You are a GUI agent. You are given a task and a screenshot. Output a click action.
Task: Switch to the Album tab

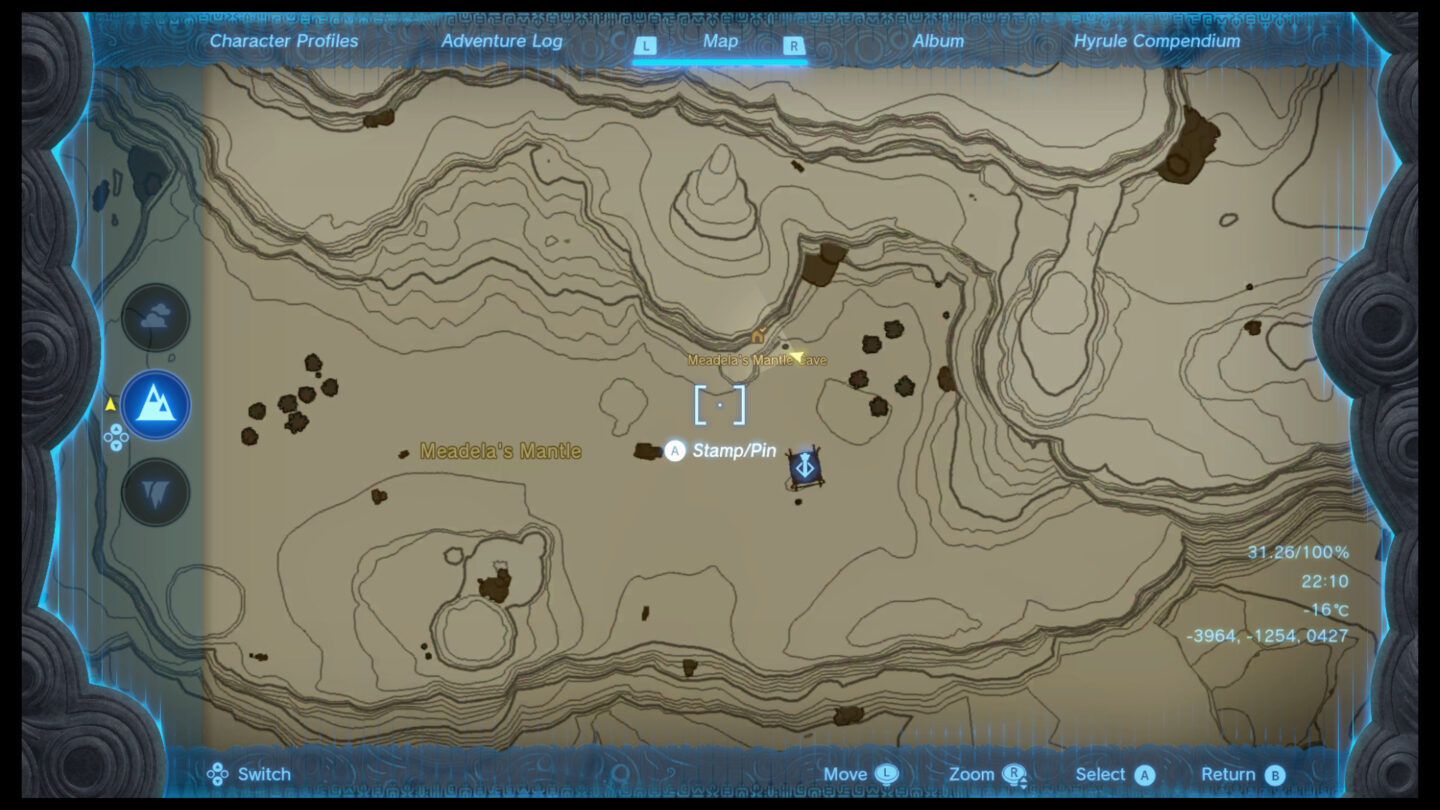938,41
